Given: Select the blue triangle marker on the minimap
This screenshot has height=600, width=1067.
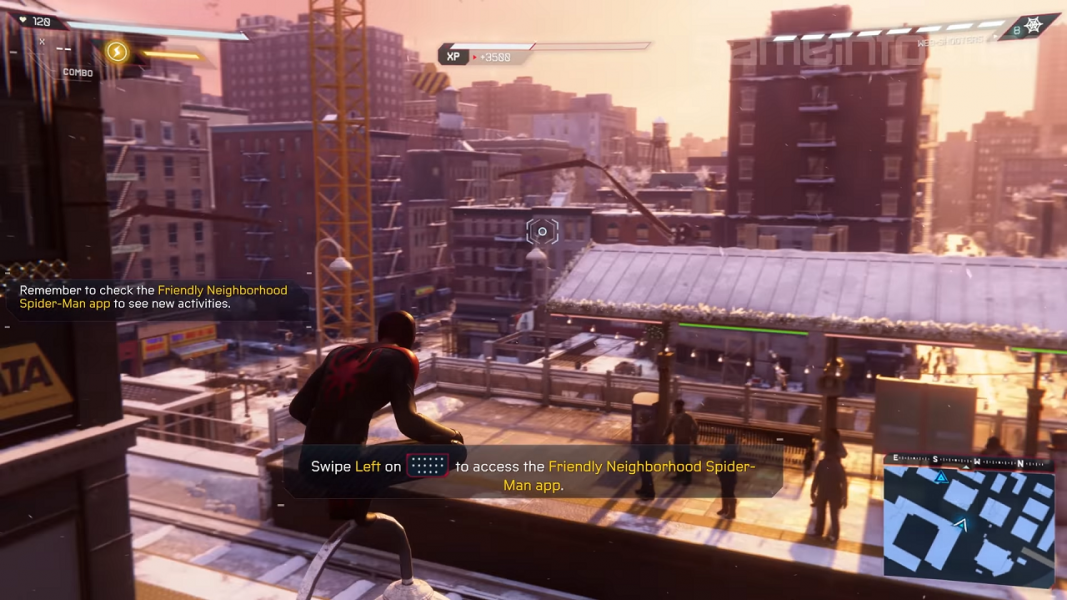Looking at the screenshot, I should coord(940,478).
